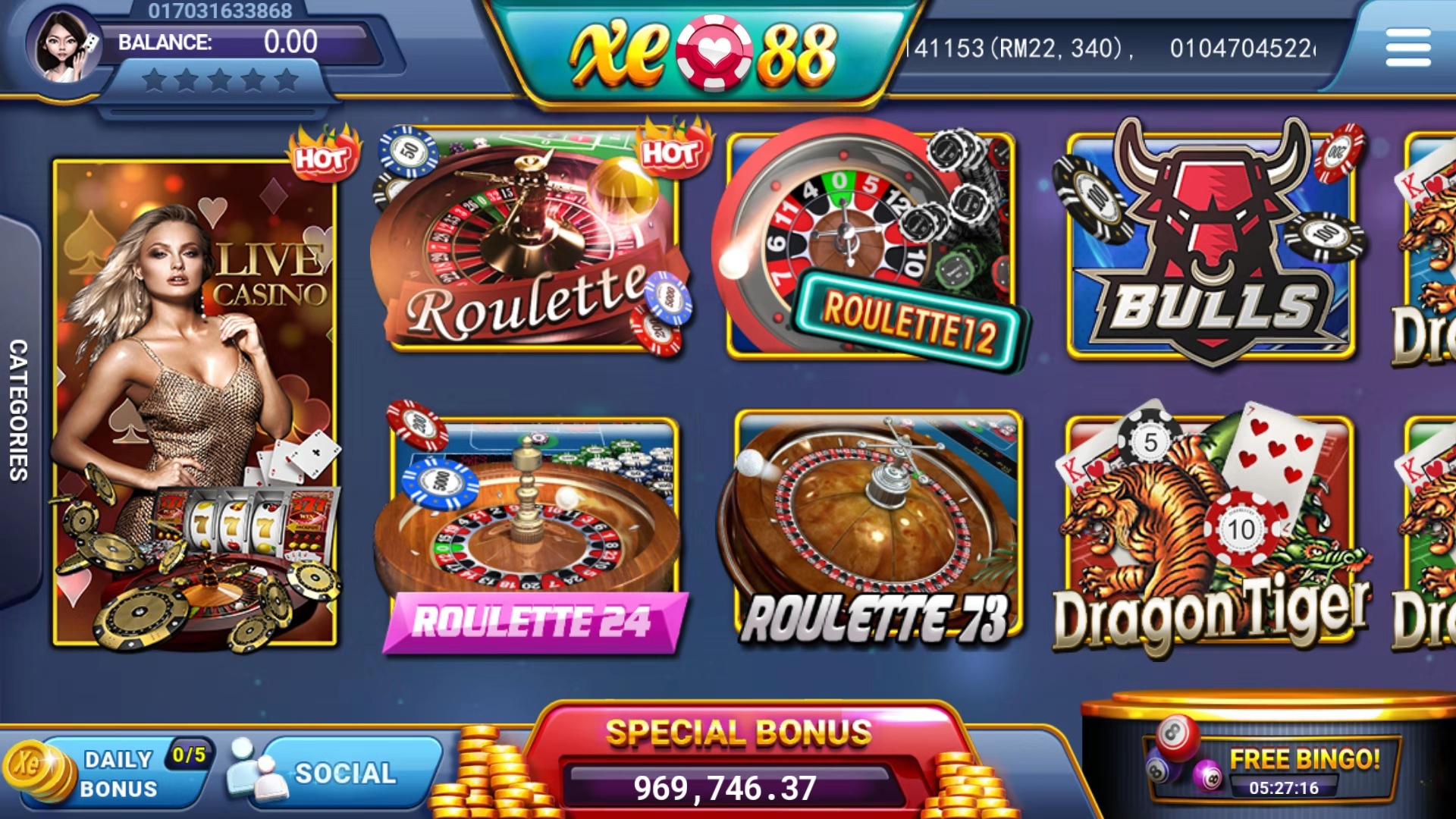Expand the Categories side tab
This screenshot has height=819, width=1456.
(x=18, y=409)
